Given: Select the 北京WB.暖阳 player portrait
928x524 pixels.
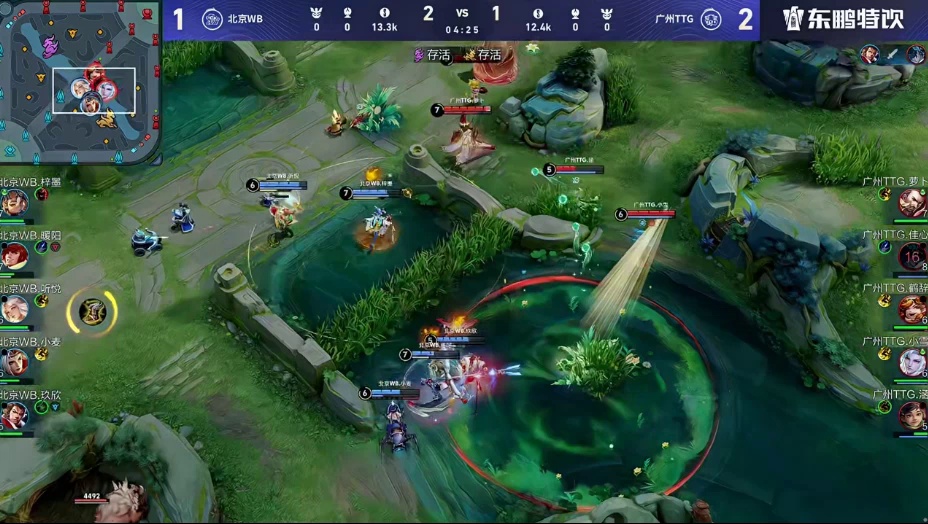Looking at the screenshot, I should point(14,256).
